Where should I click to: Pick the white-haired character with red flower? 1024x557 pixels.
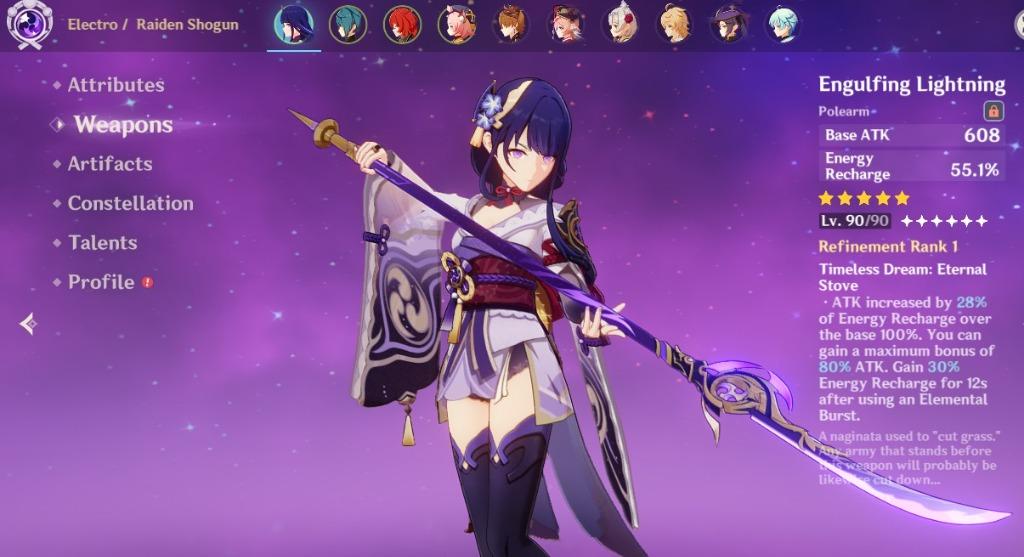620,25
